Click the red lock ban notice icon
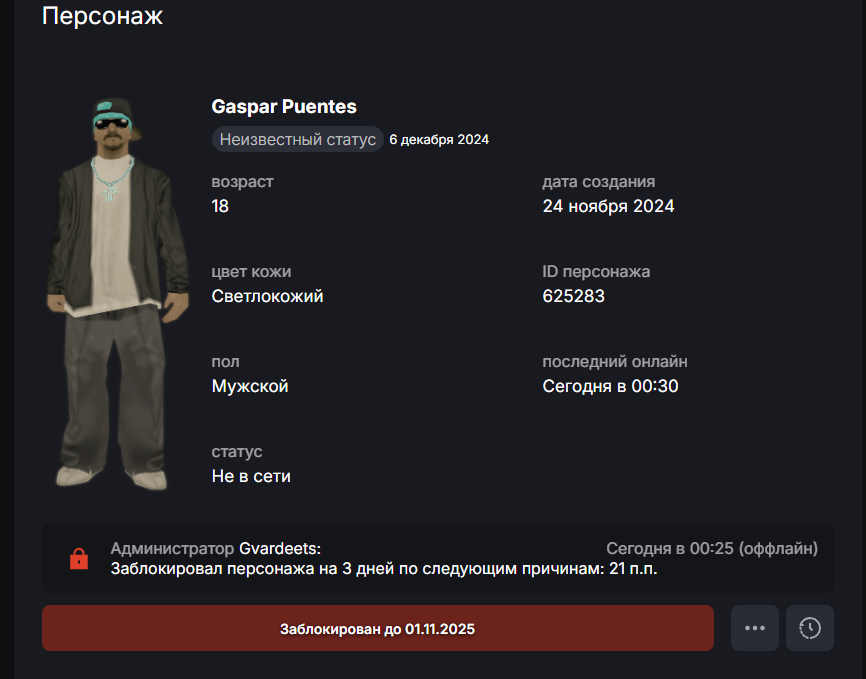Viewport: 866px width, 679px height. 79,559
